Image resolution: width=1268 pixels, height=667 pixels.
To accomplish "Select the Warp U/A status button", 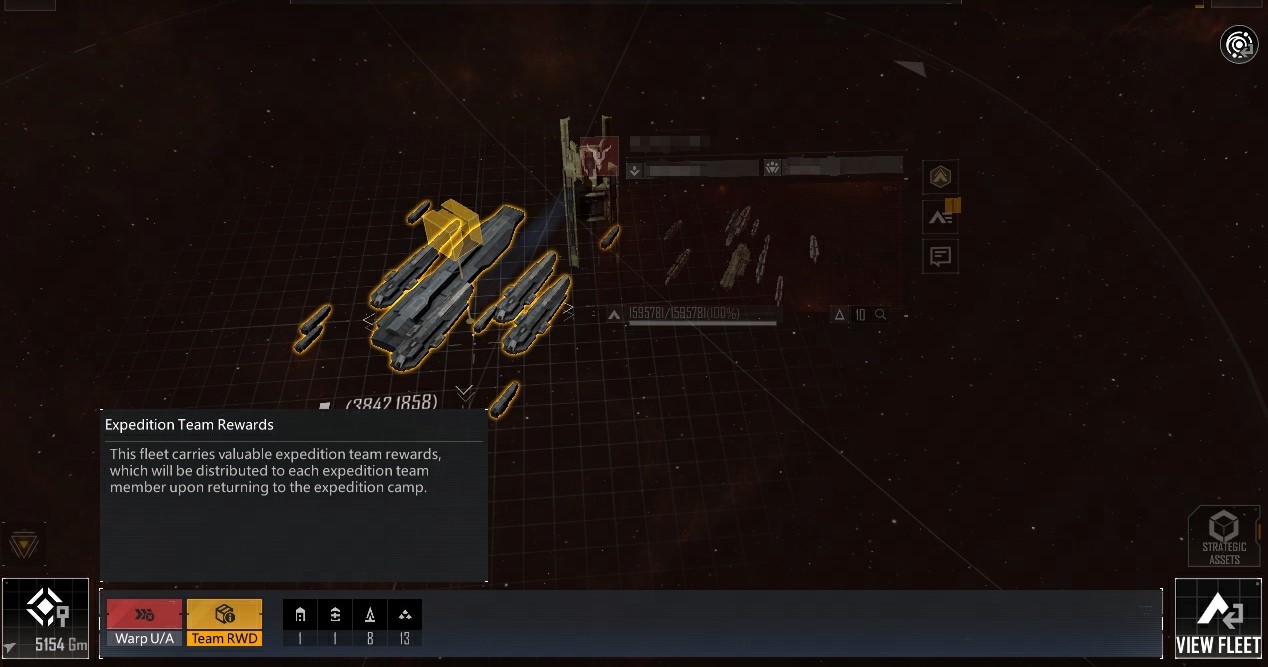I will (144, 622).
